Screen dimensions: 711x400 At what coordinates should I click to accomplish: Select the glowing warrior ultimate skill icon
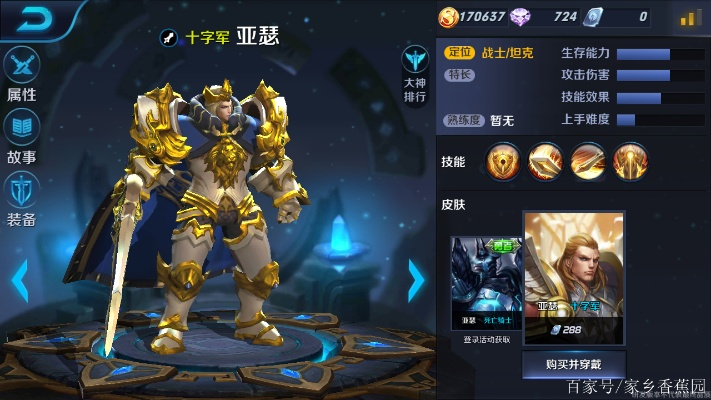[x=630, y=161]
